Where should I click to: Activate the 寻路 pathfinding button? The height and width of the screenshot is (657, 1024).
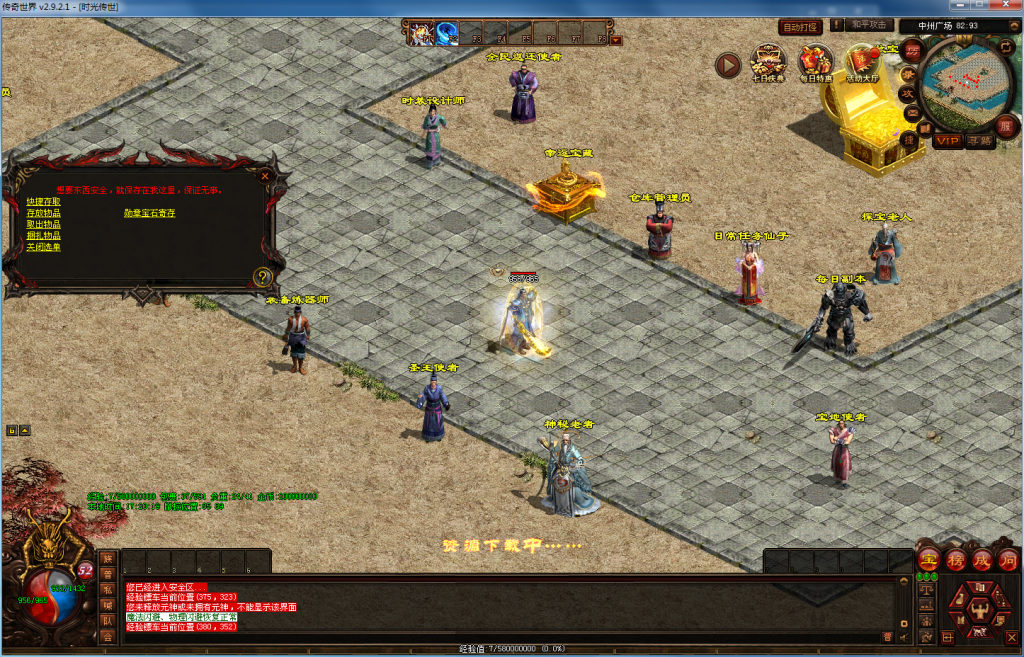pyautogui.click(x=980, y=141)
